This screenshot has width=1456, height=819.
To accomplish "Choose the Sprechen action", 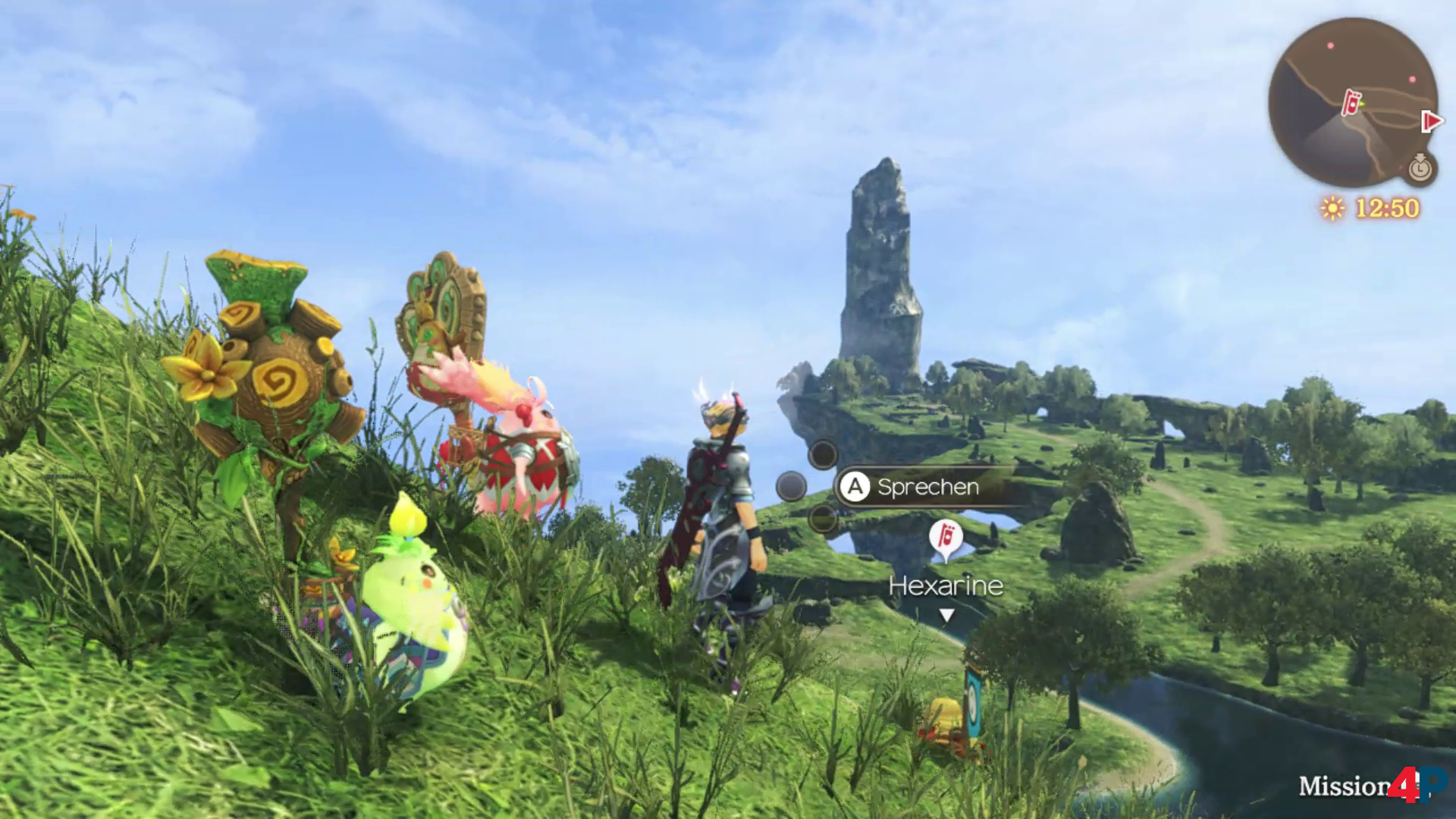I will (927, 487).
